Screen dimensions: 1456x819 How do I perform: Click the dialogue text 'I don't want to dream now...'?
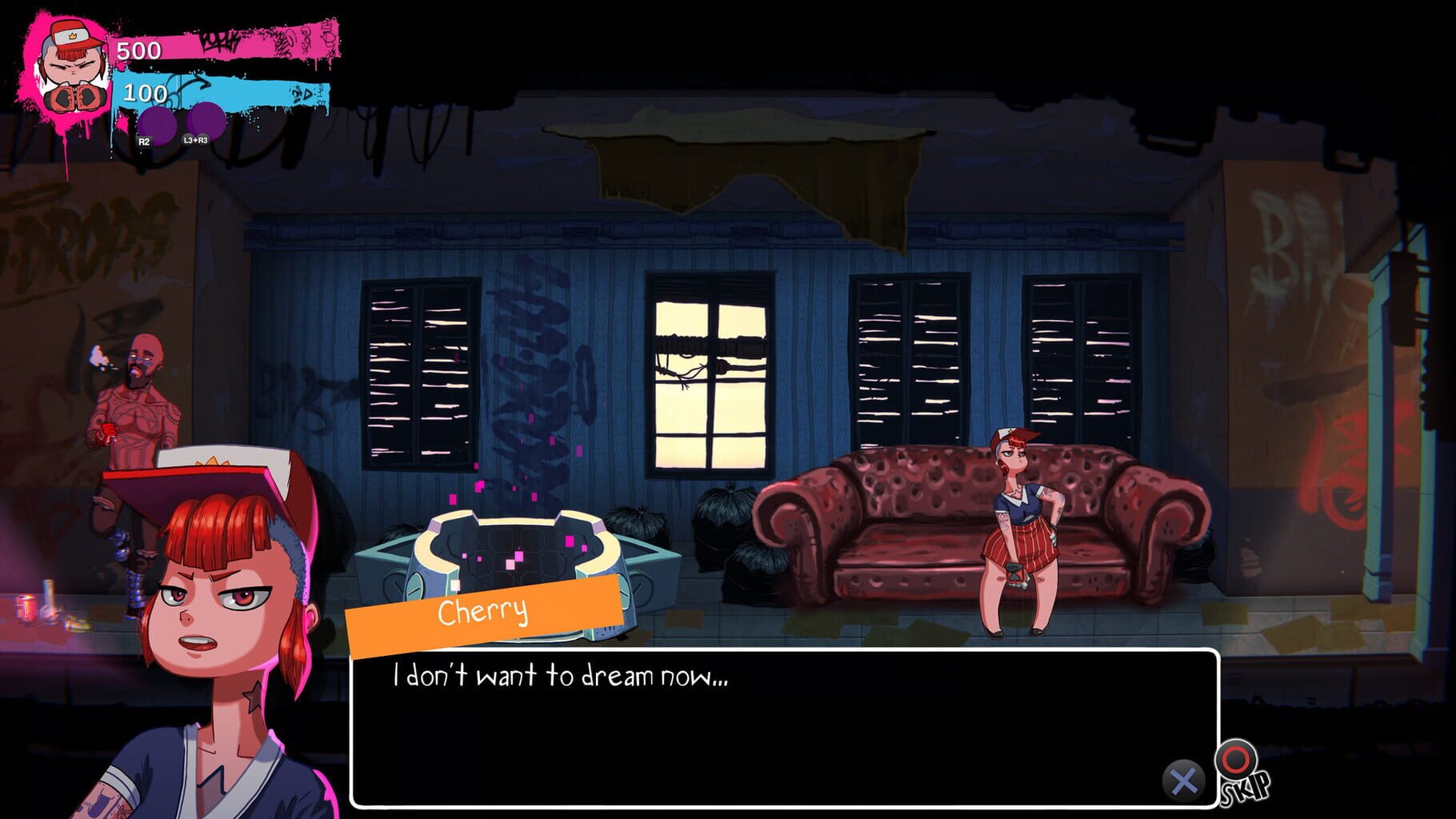tap(560, 677)
